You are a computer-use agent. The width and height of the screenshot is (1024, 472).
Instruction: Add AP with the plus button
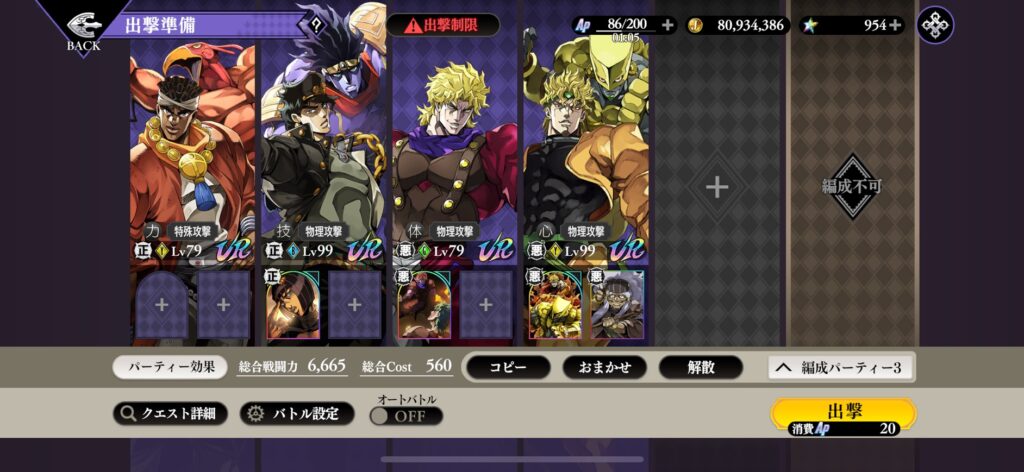667,25
